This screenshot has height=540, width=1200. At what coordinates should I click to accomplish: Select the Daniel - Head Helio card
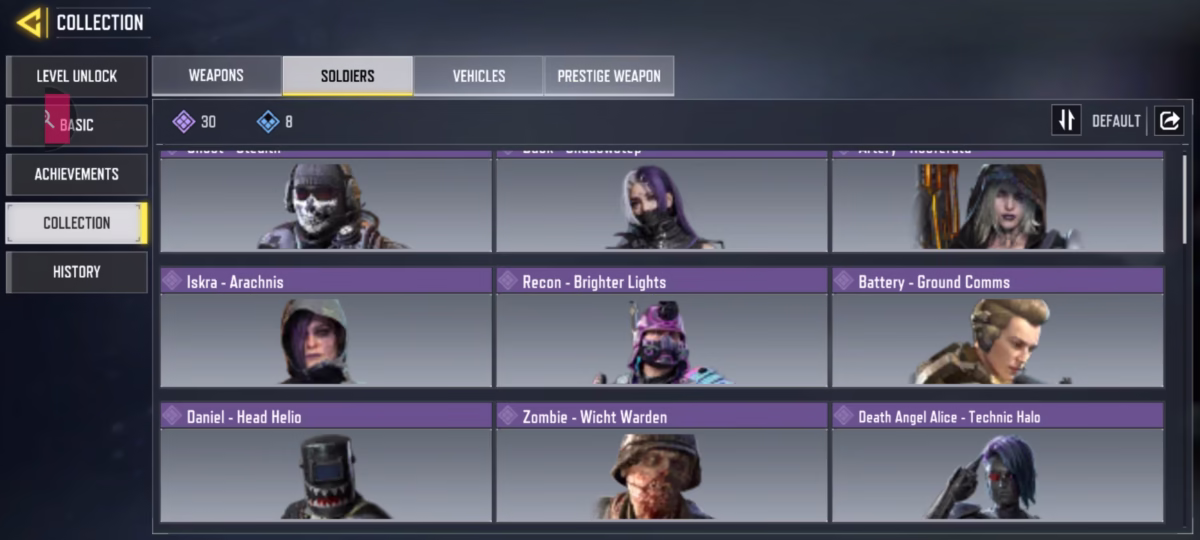coord(326,462)
